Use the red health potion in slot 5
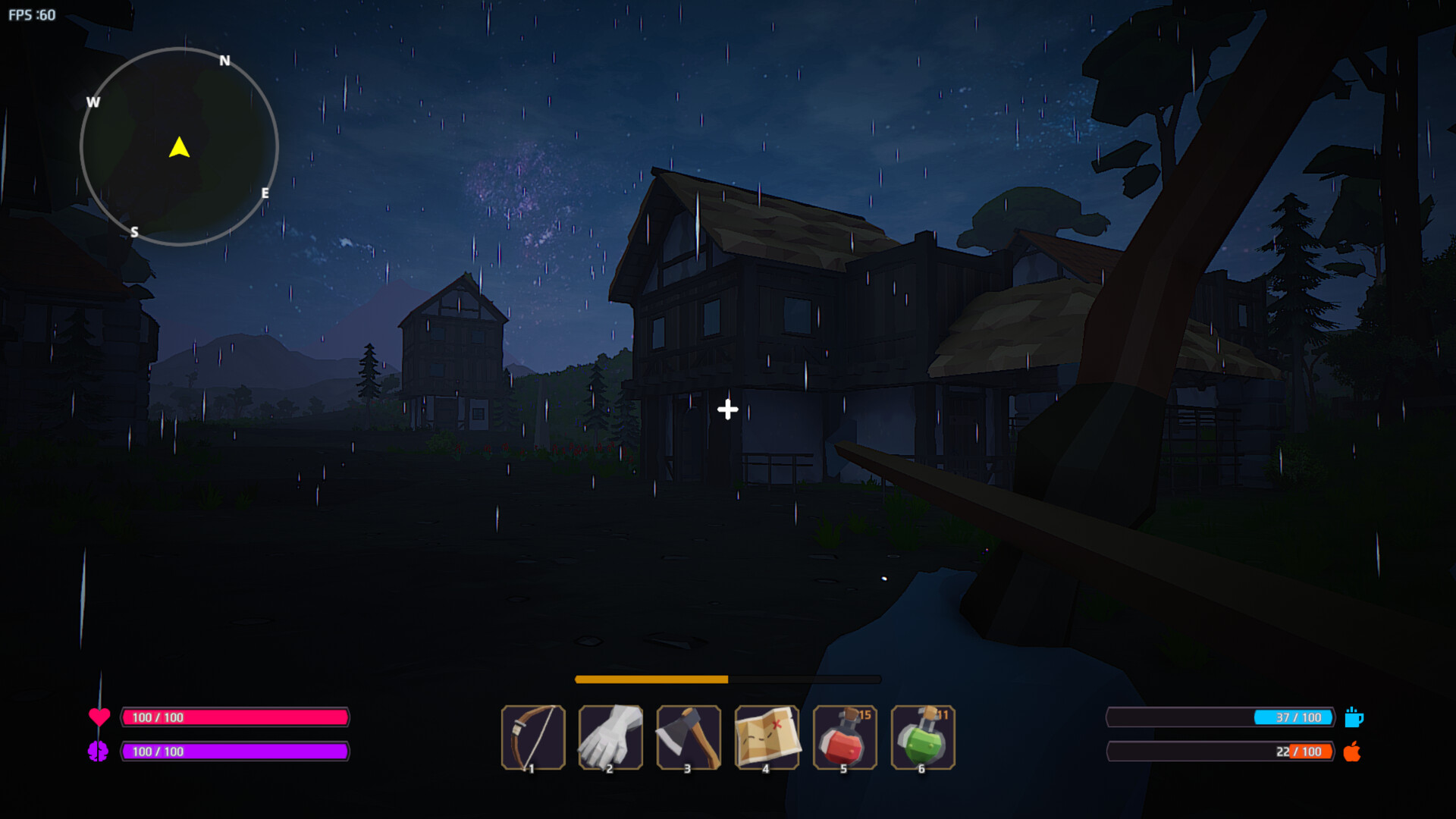This screenshot has height=819, width=1456. tap(845, 737)
